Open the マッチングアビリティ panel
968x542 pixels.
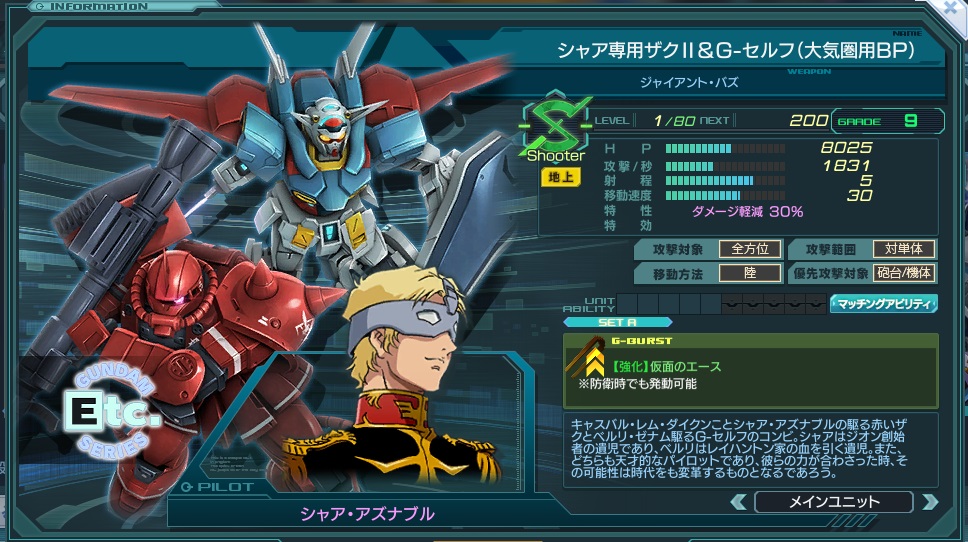point(883,304)
